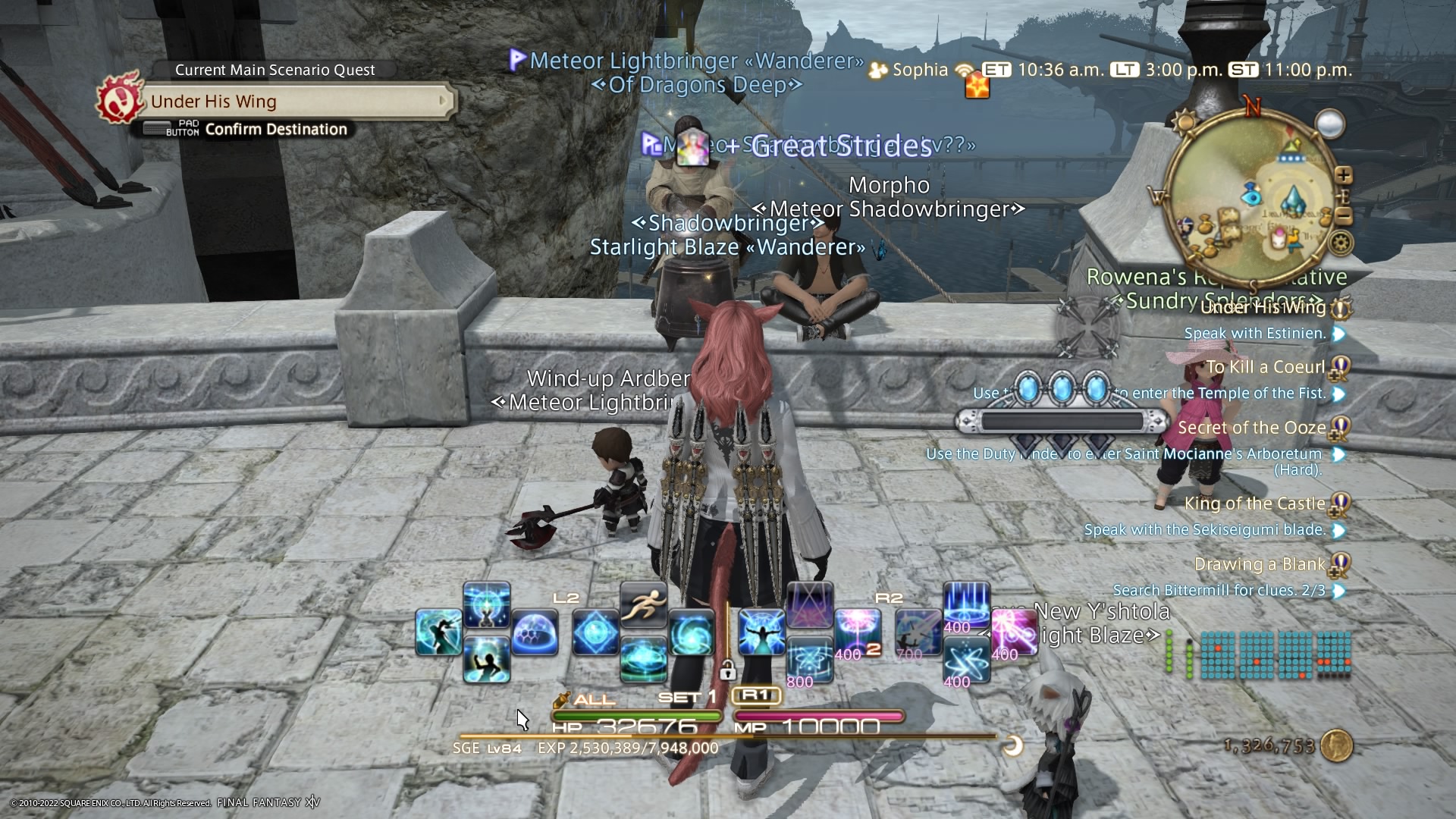Open the map link arrow beside Speak with Estinien
Viewport: 1456px width, 819px height.
pyautogui.click(x=1339, y=334)
